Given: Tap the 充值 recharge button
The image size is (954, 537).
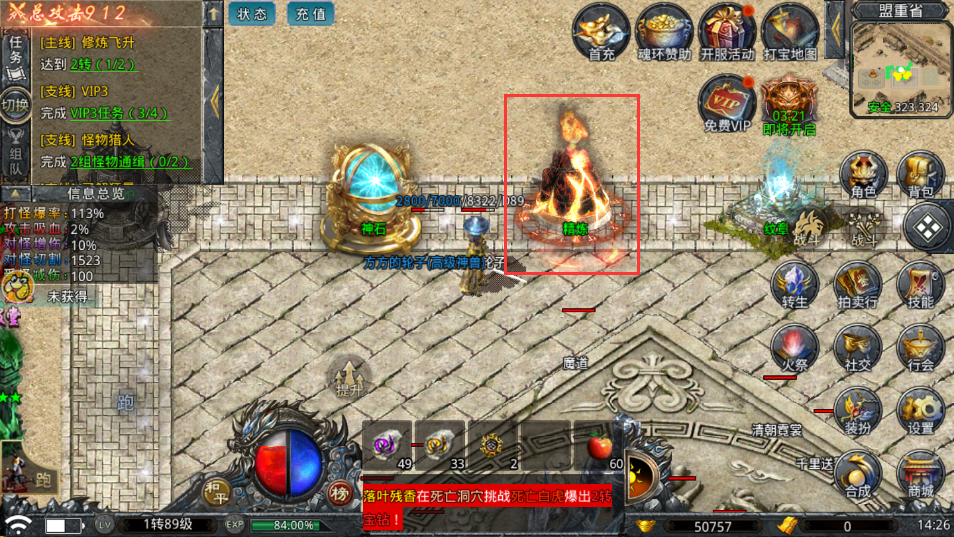Looking at the screenshot, I should (310, 14).
